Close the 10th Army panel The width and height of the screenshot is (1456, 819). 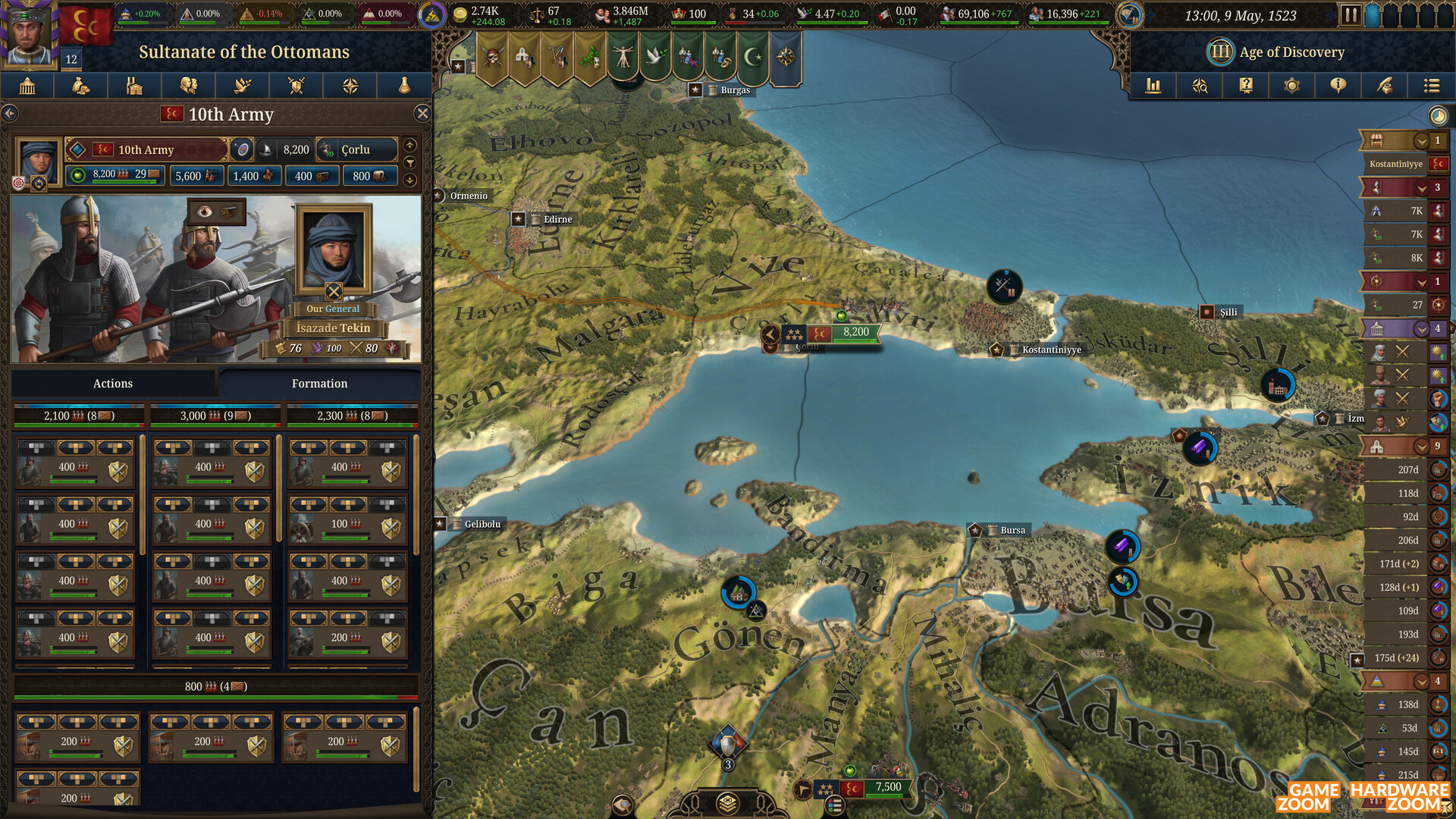[422, 114]
